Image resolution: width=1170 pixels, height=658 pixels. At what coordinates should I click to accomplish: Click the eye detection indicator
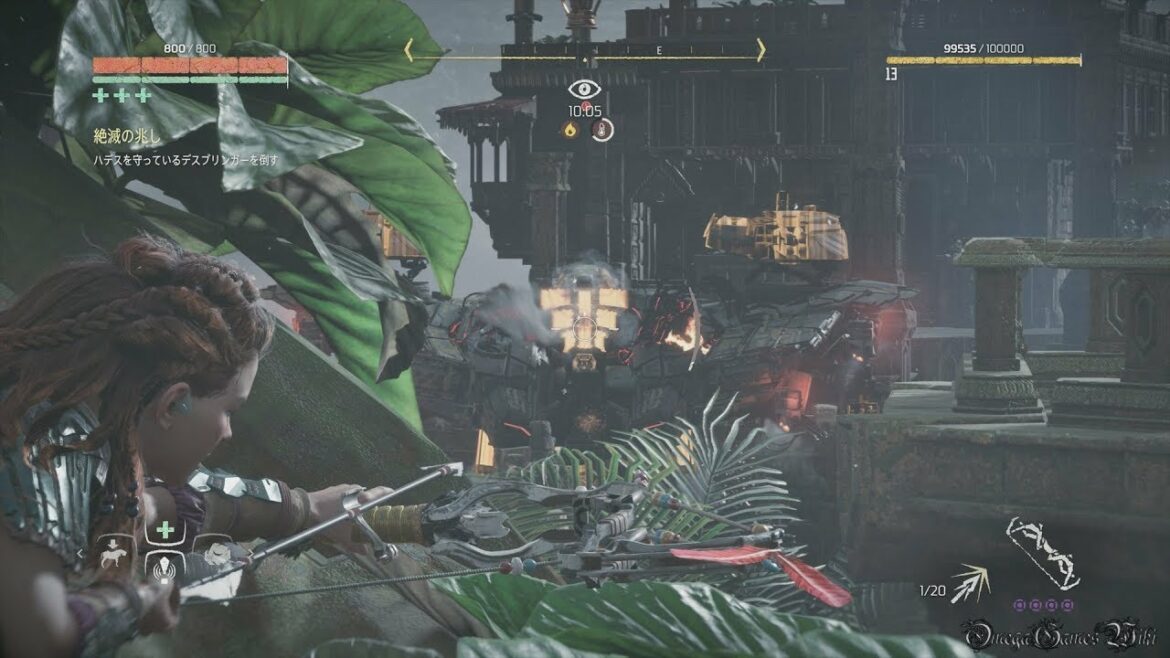point(584,88)
